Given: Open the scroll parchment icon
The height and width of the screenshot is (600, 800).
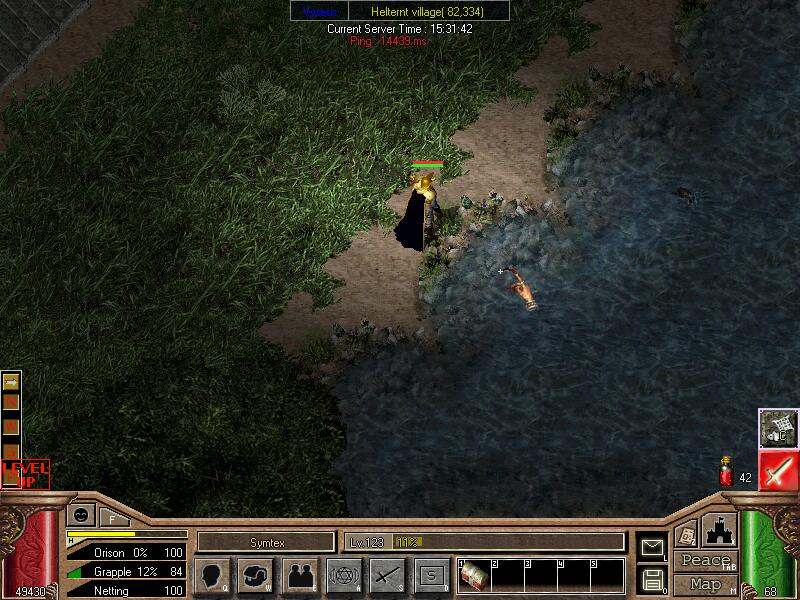Looking at the screenshot, I should click(x=685, y=534).
